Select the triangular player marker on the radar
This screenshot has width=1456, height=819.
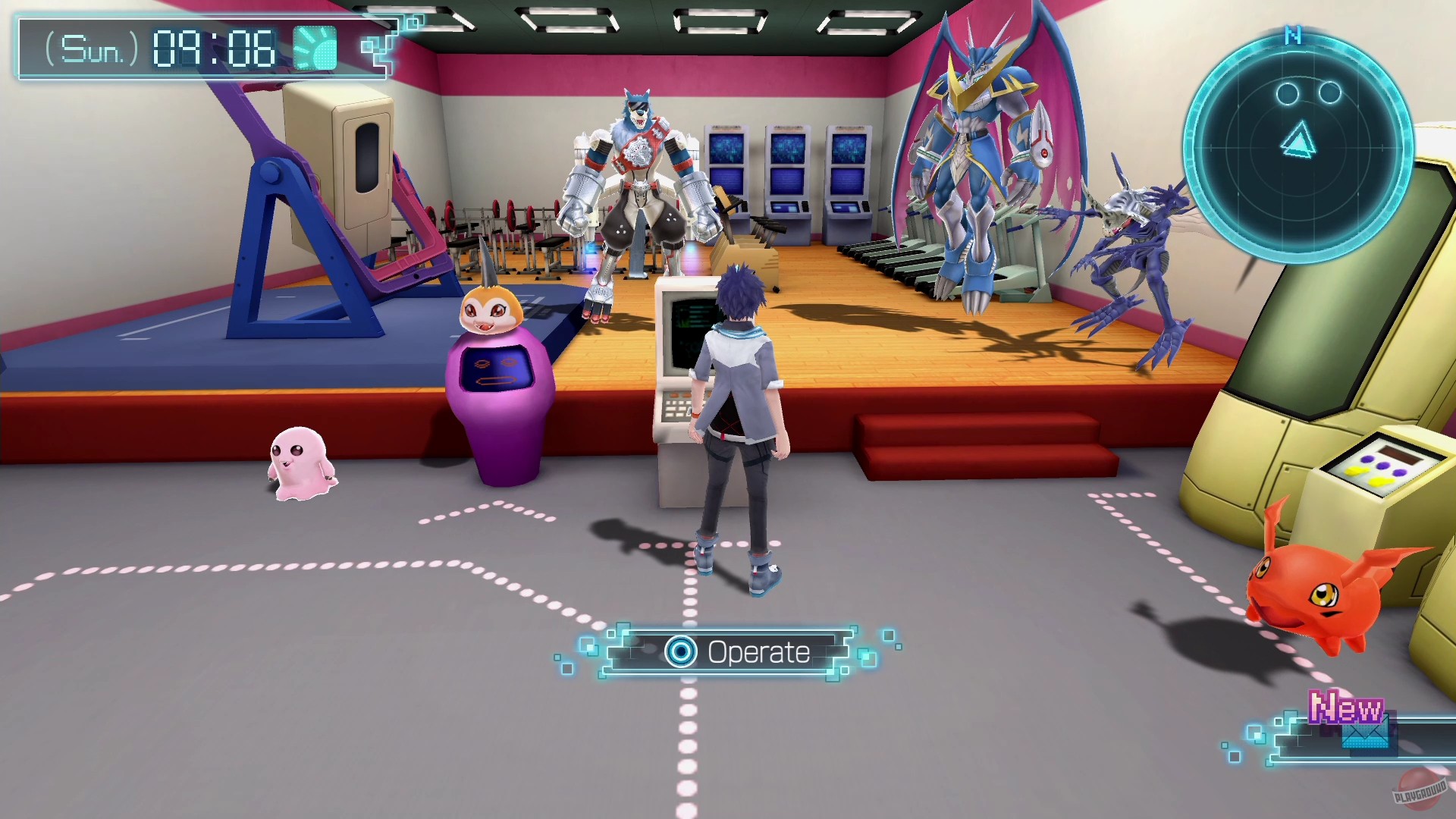1298,140
